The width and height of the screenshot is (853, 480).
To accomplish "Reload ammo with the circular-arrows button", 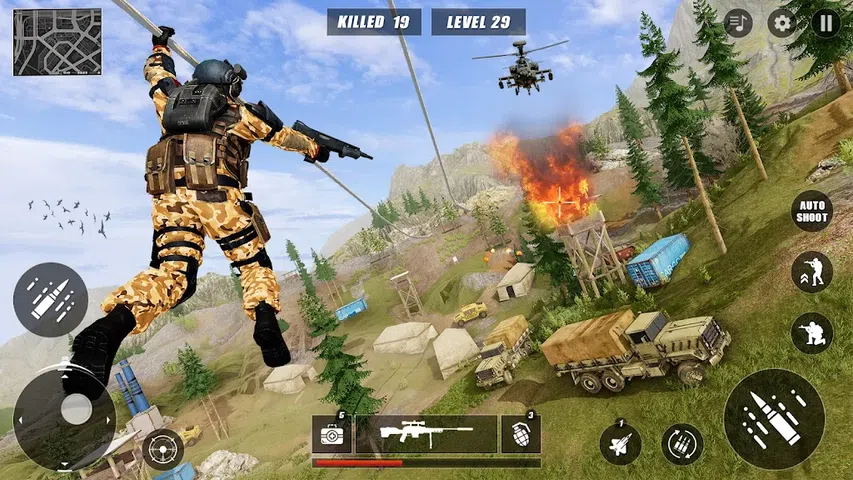I will [682, 444].
